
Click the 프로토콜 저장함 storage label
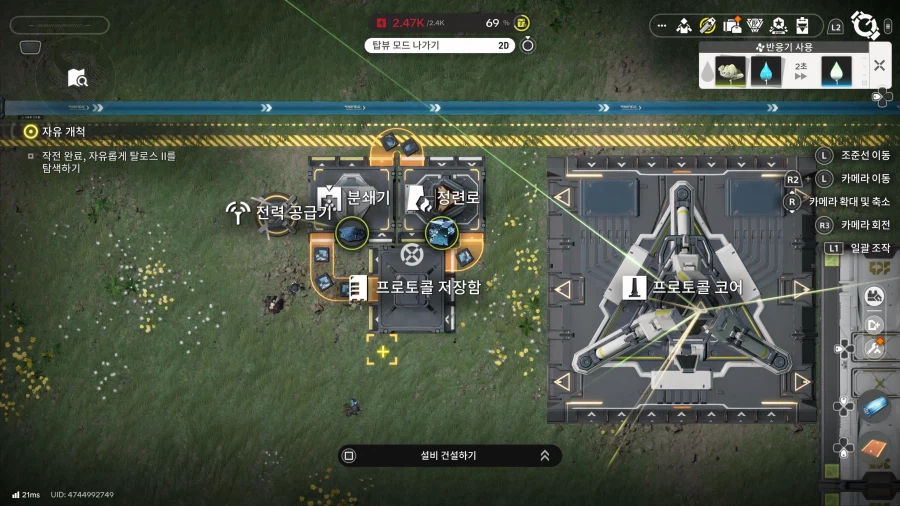coord(427,287)
